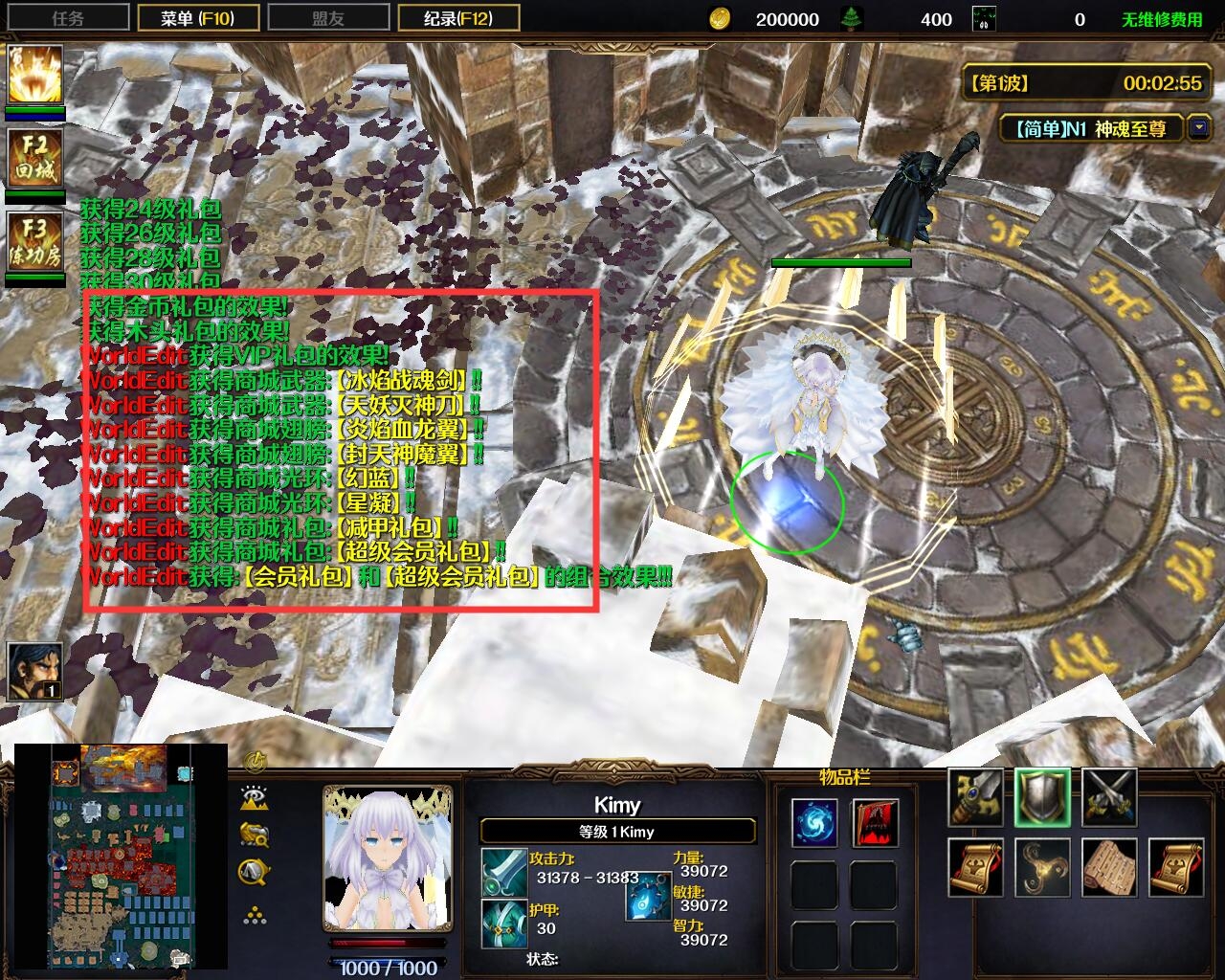The width and height of the screenshot is (1225, 980).
Task: Select the F2 回城 return-to-town icon
Action: point(35,158)
